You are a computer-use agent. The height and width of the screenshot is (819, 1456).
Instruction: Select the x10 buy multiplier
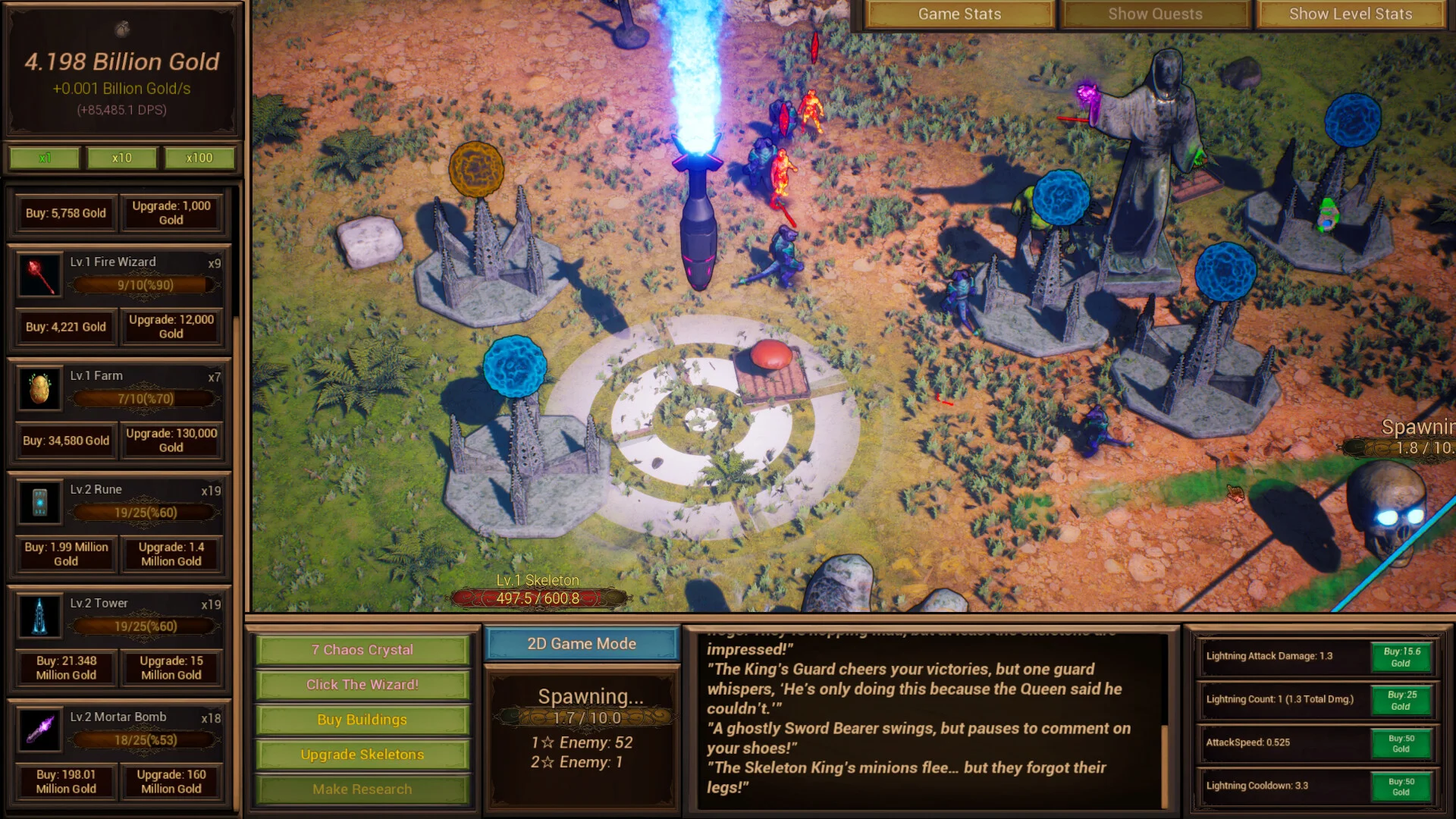(121, 158)
